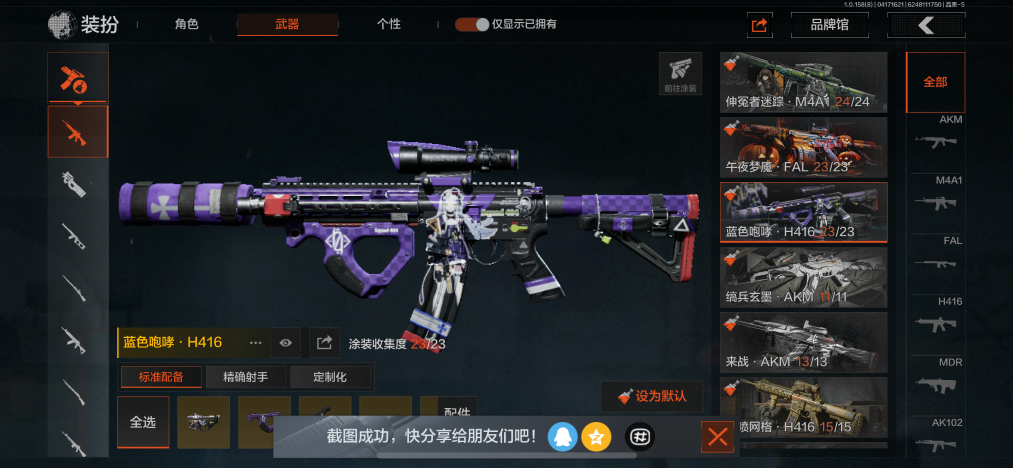1013x468 pixels.
Task: Pick the 缟兵玄恩 AKM skin
Action: tap(804, 276)
